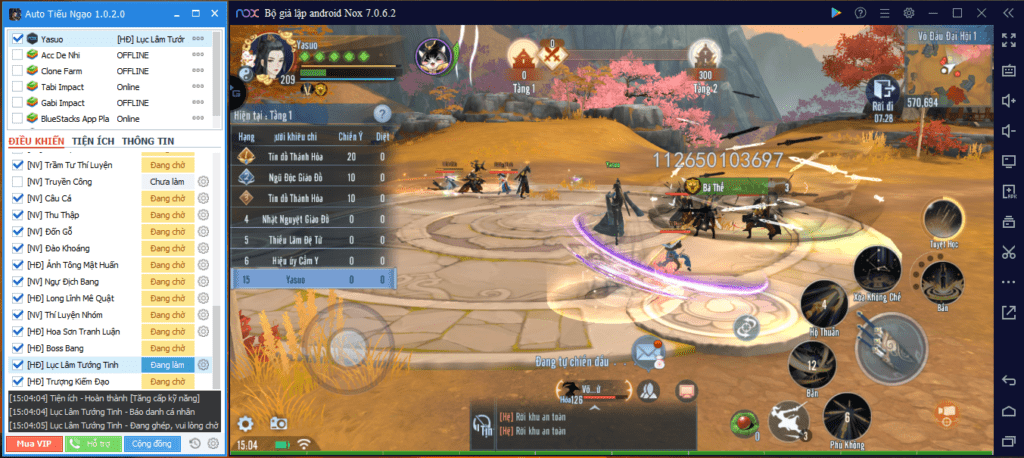Switch the target with the swap-arrows button
This screenshot has height=458, width=1024.
click(x=746, y=326)
